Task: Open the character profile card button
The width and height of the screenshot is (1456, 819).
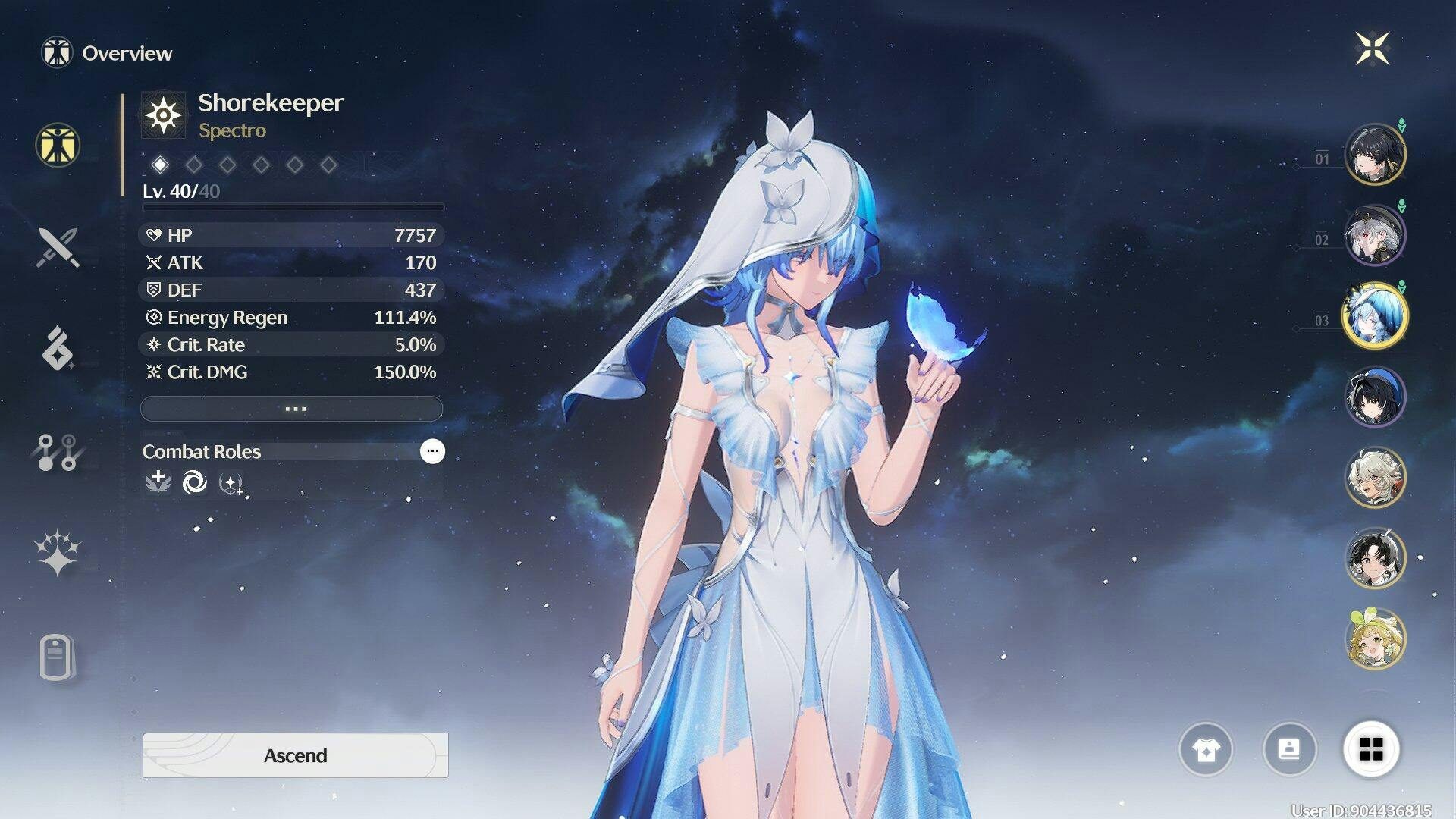Action: (x=1289, y=750)
